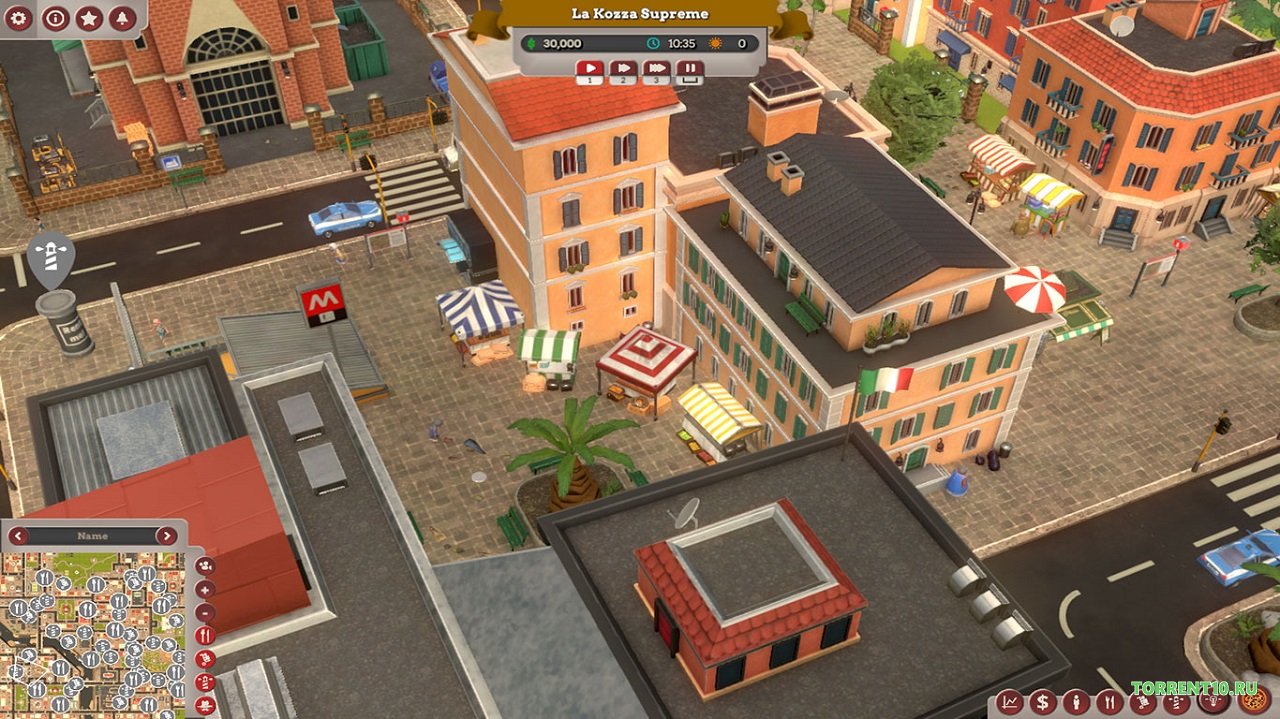
Task: Zoom out the minimap with minus button
Action: click(205, 613)
